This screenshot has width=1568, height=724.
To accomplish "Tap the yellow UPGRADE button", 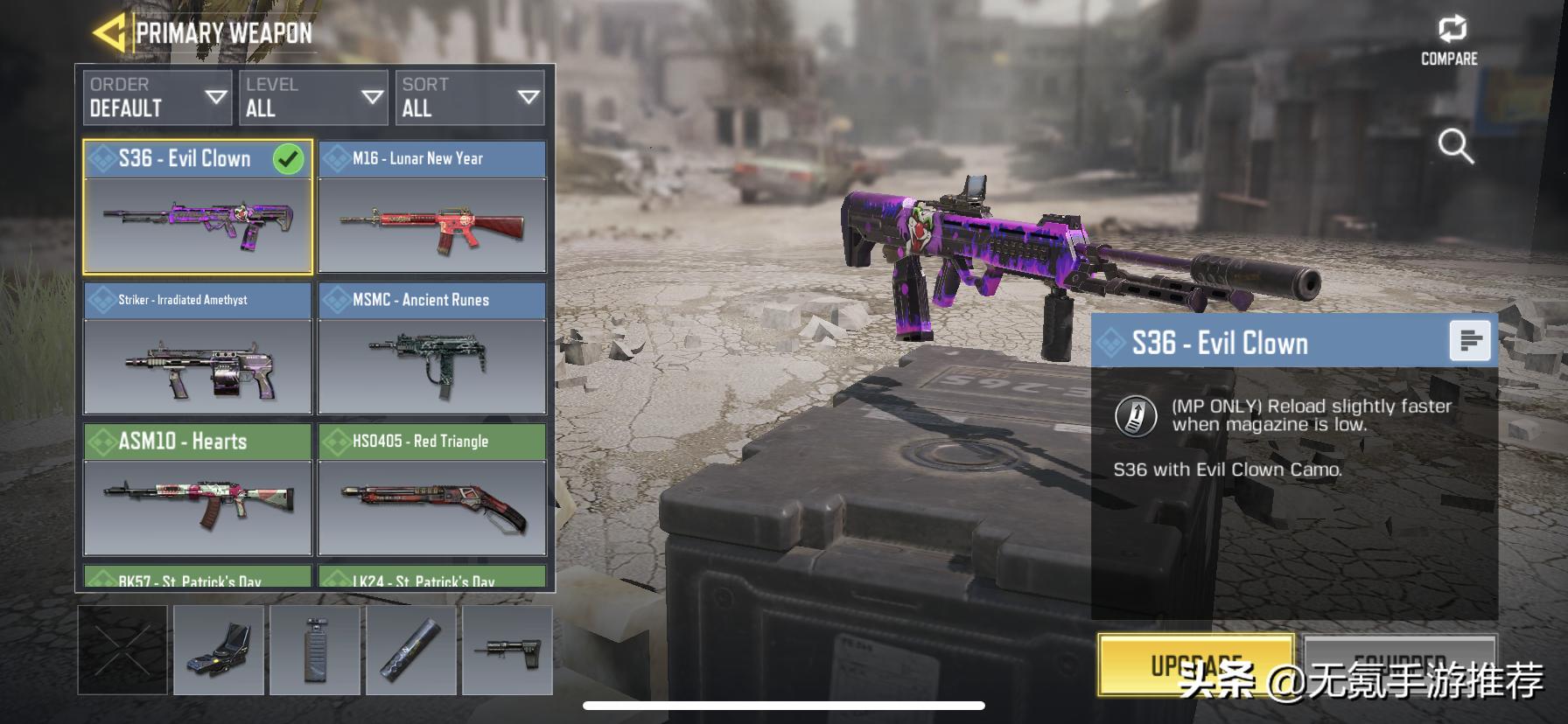I will [x=1196, y=665].
